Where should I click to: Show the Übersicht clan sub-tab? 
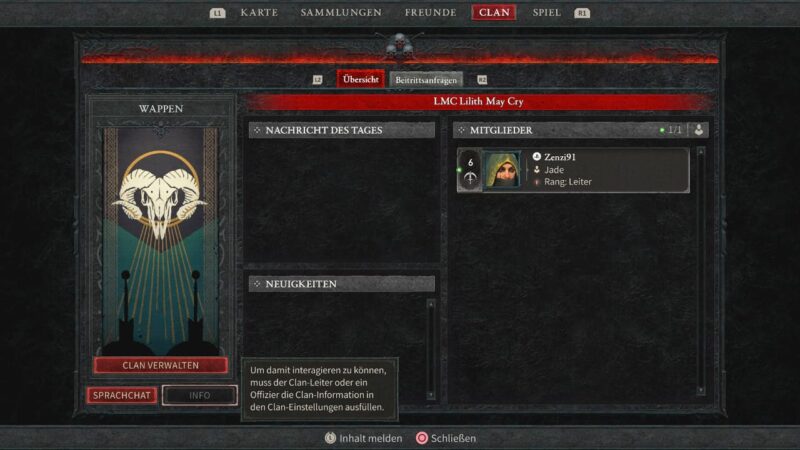[360, 79]
